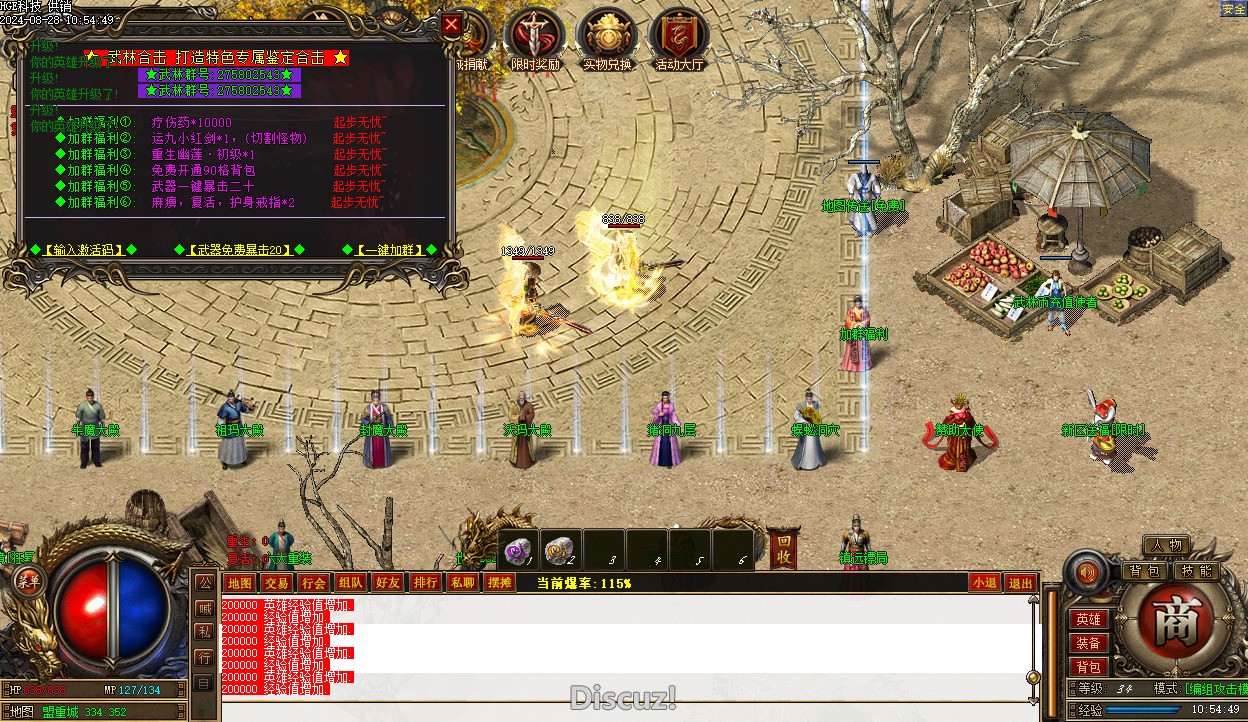
Task: Use the purple item in hotbar slot 1
Action: pos(519,549)
